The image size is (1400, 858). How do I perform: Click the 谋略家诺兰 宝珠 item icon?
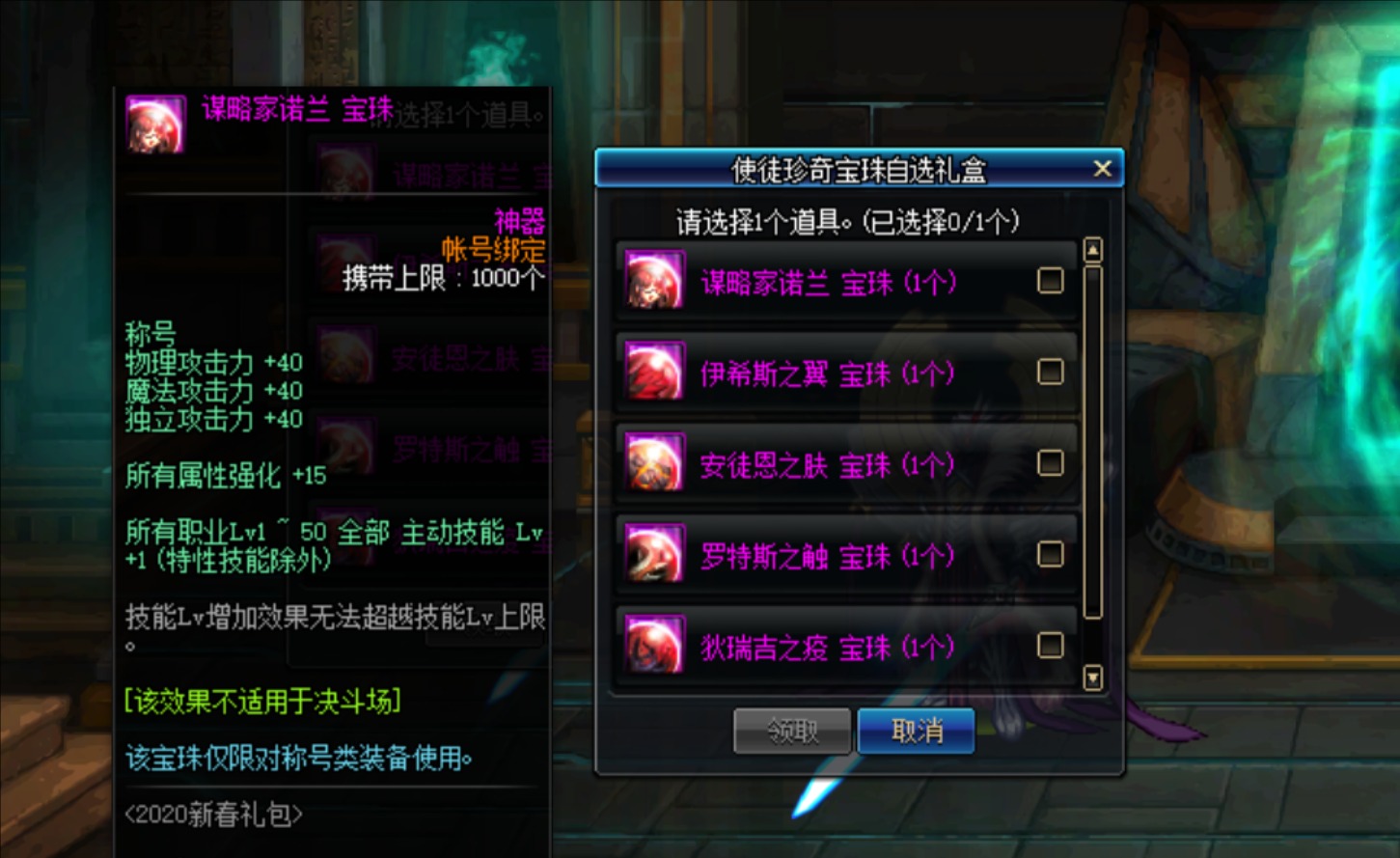click(655, 281)
